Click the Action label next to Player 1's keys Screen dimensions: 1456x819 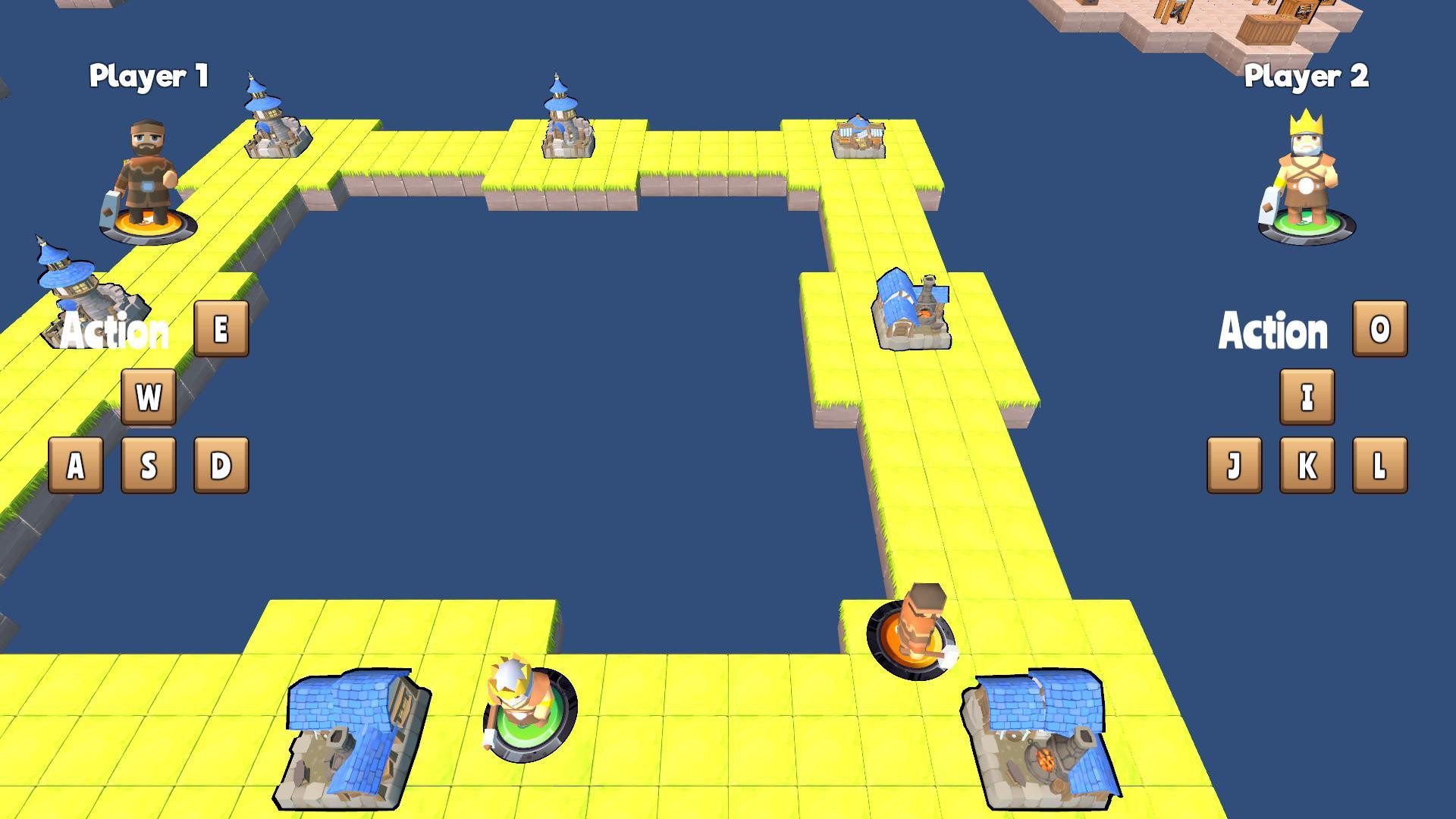tap(115, 331)
